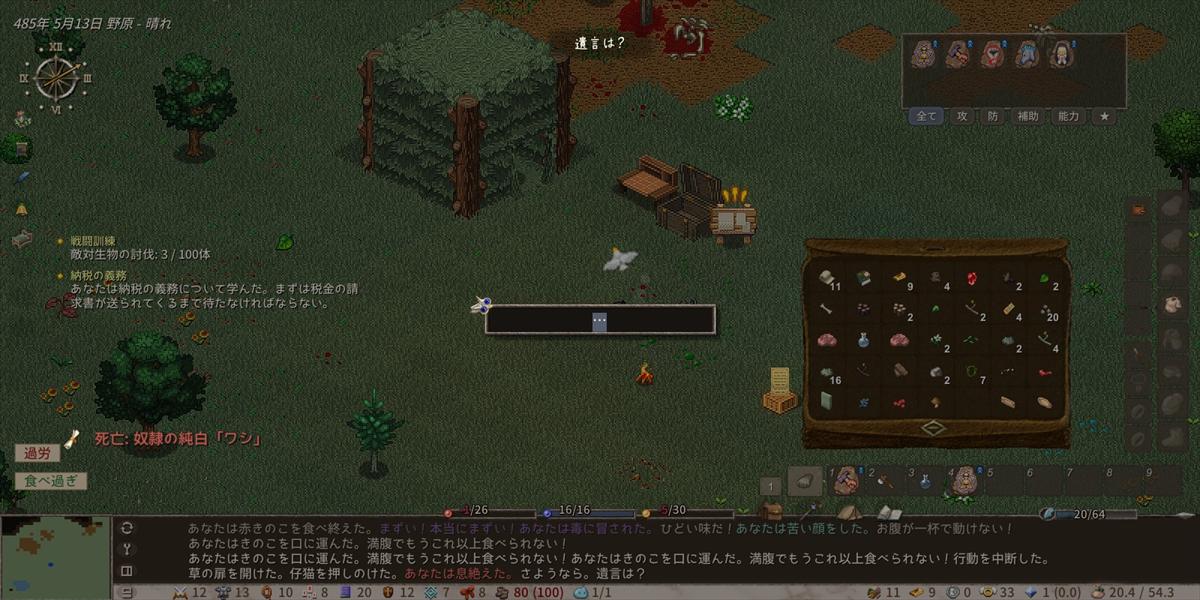Screen dimensions: 1200x600
Task: Click the green leaf item in the backpack
Action: 1044,278
